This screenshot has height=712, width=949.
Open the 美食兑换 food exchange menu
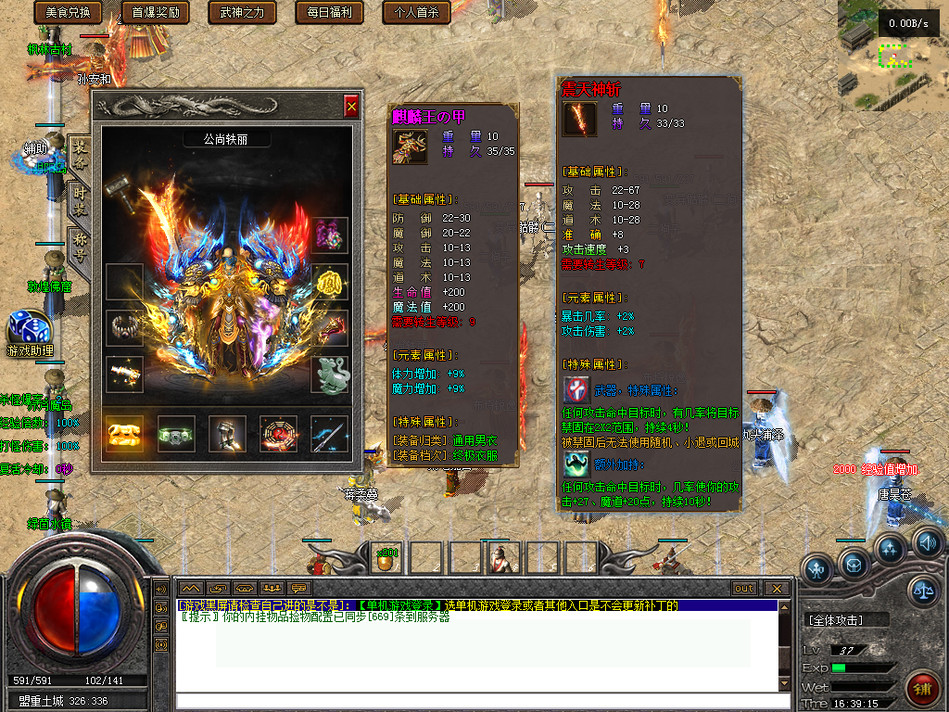[x=68, y=13]
